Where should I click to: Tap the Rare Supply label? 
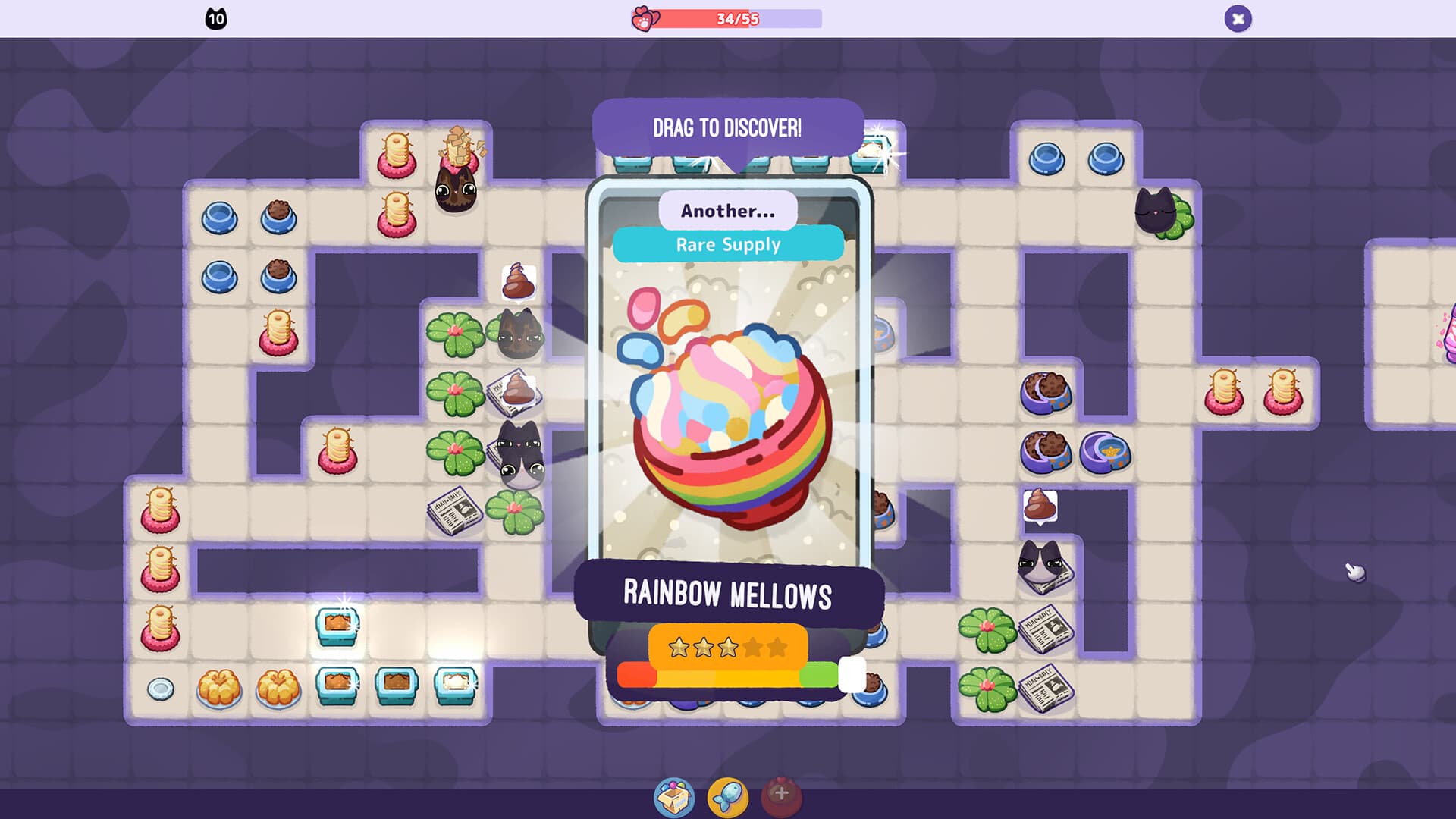coord(728,244)
